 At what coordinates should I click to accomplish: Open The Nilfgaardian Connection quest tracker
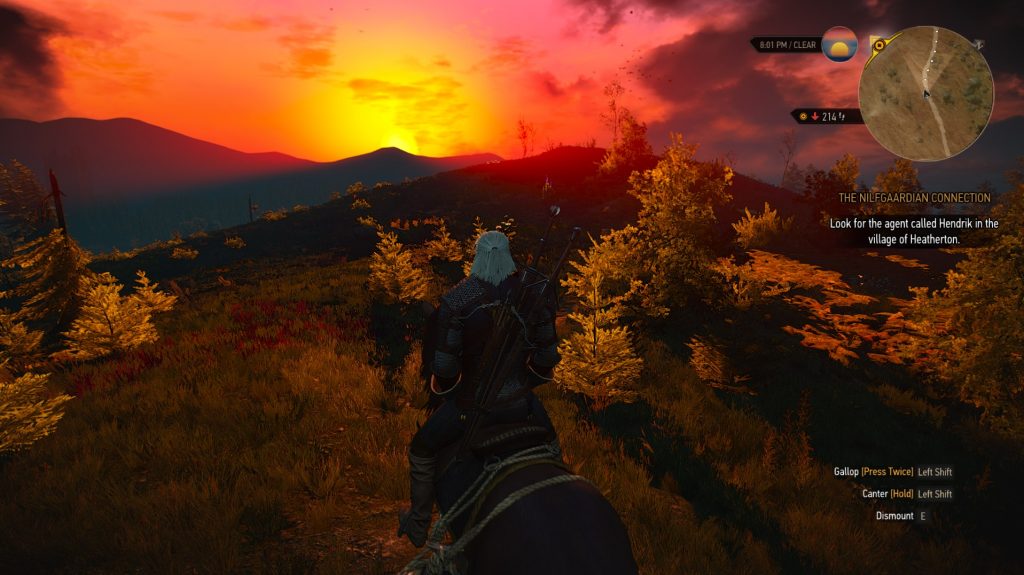click(x=916, y=198)
